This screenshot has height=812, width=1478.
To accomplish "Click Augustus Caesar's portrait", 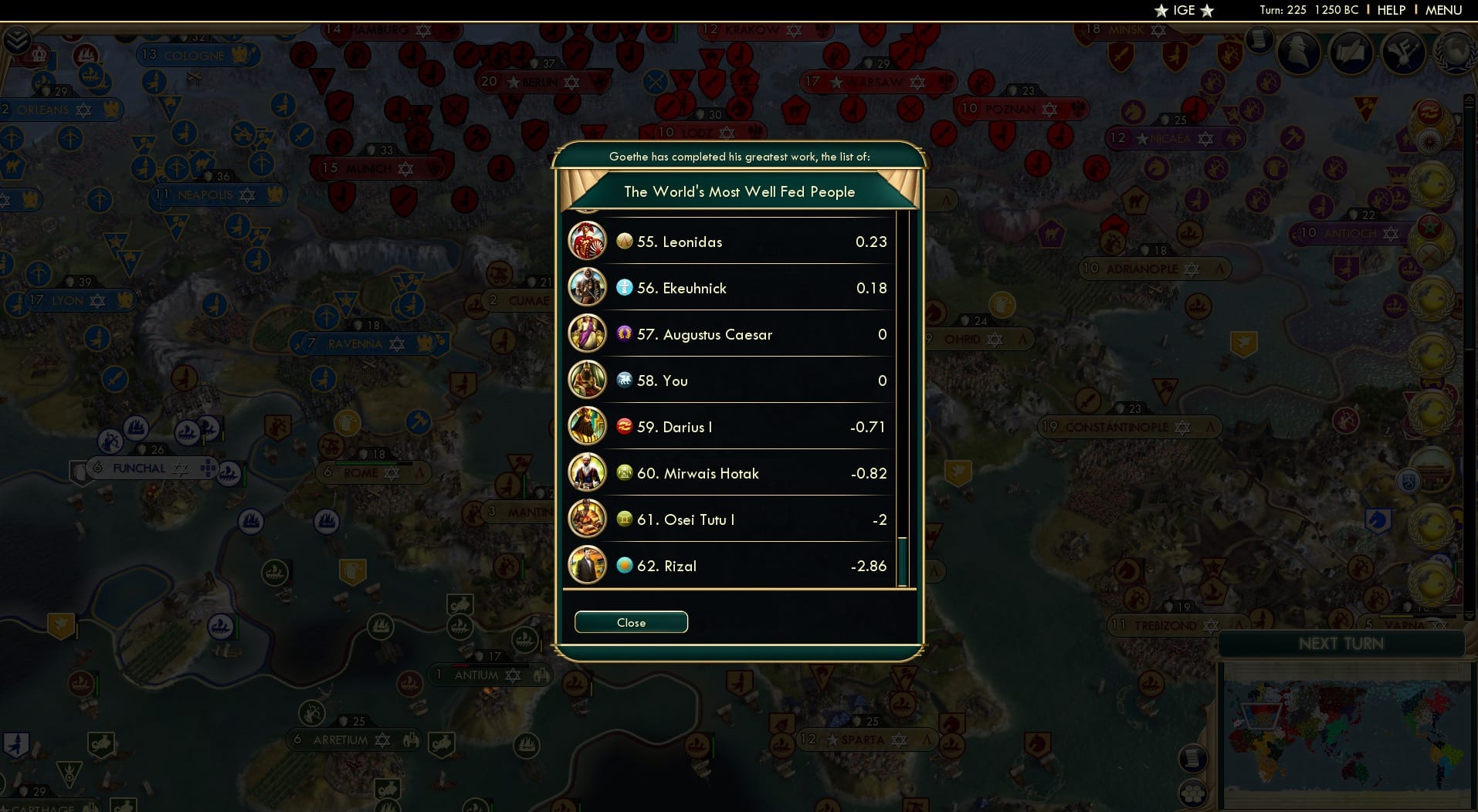I will [588, 334].
